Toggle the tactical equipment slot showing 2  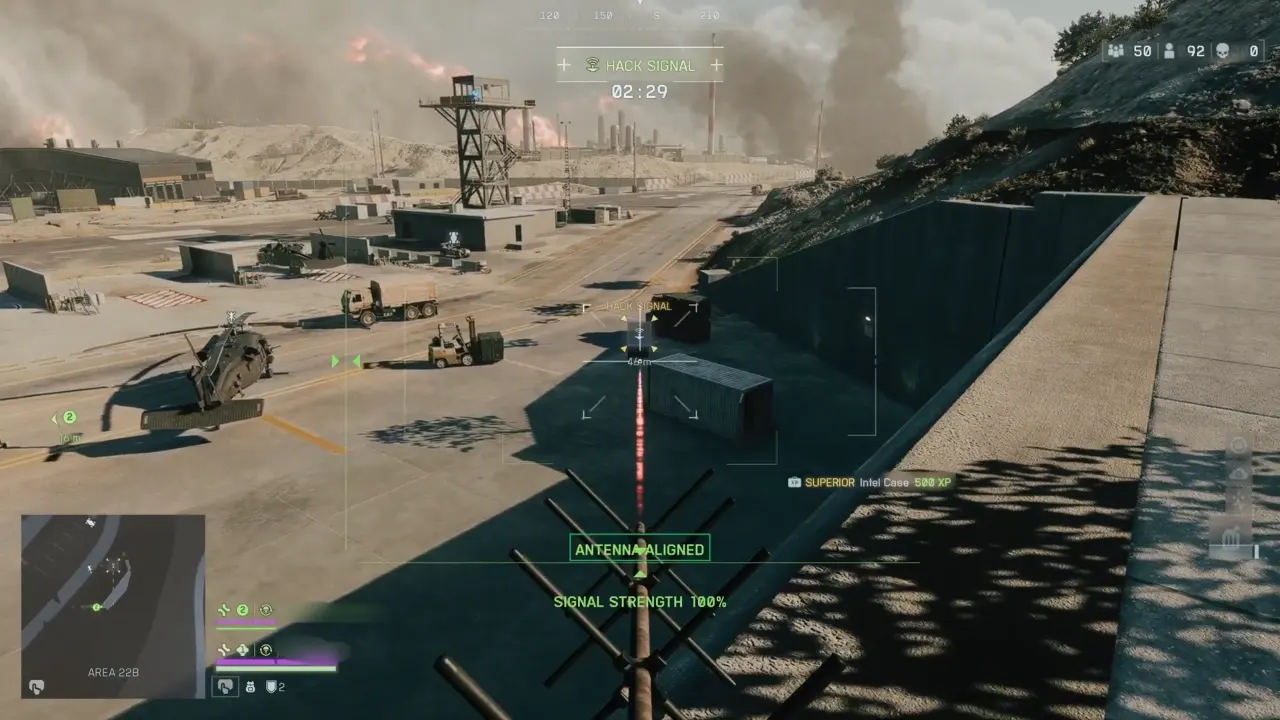tap(243, 609)
